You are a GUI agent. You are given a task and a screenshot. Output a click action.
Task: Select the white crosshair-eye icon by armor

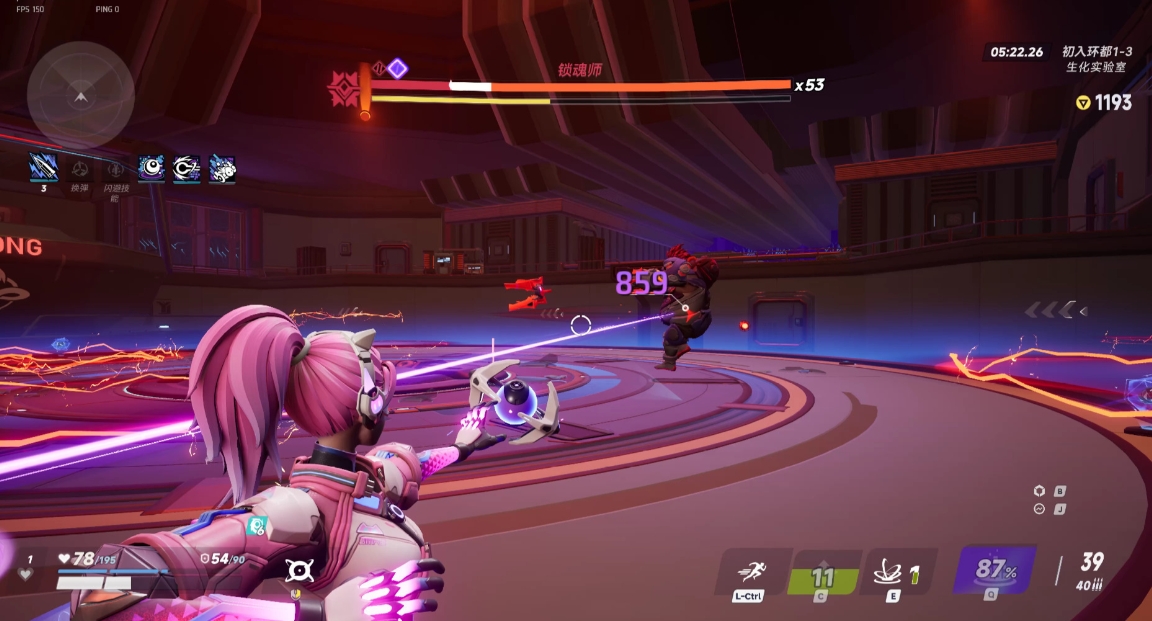tap(299, 570)
